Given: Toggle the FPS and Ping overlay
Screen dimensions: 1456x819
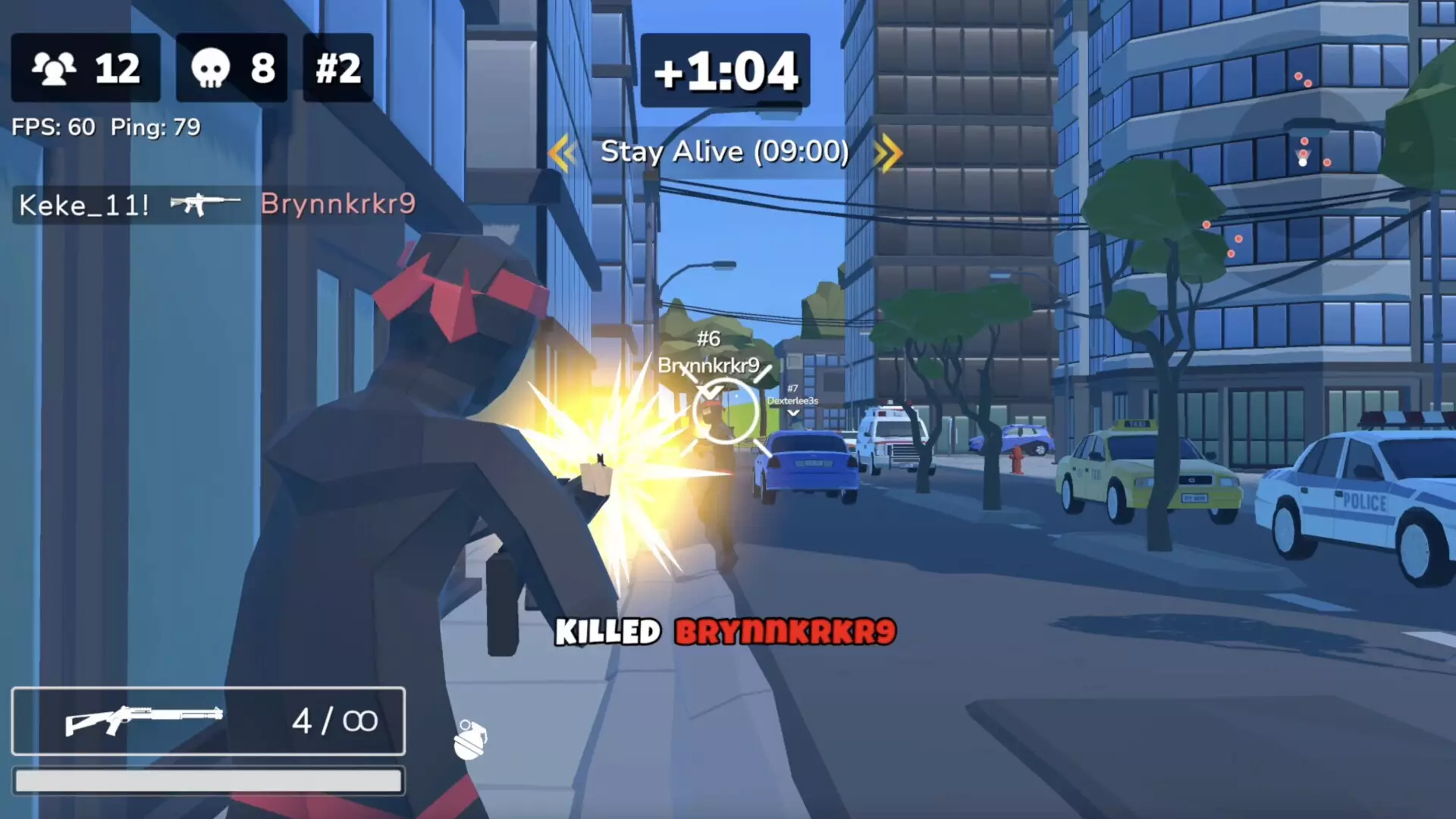Looking at the screenshot, I should point(105,127).
